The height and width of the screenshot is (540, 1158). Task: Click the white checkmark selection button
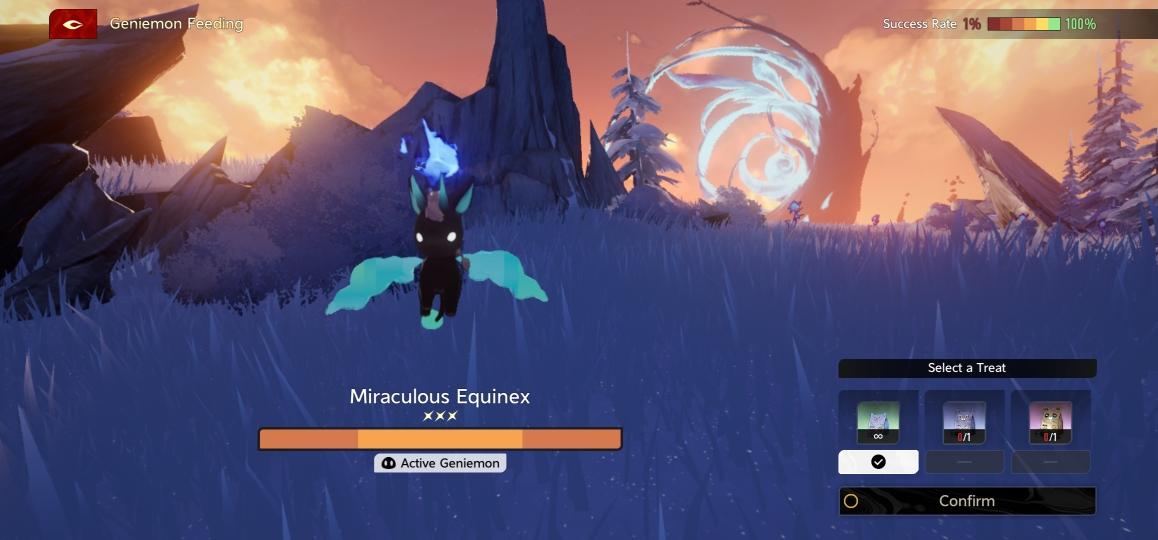[878, 462]
